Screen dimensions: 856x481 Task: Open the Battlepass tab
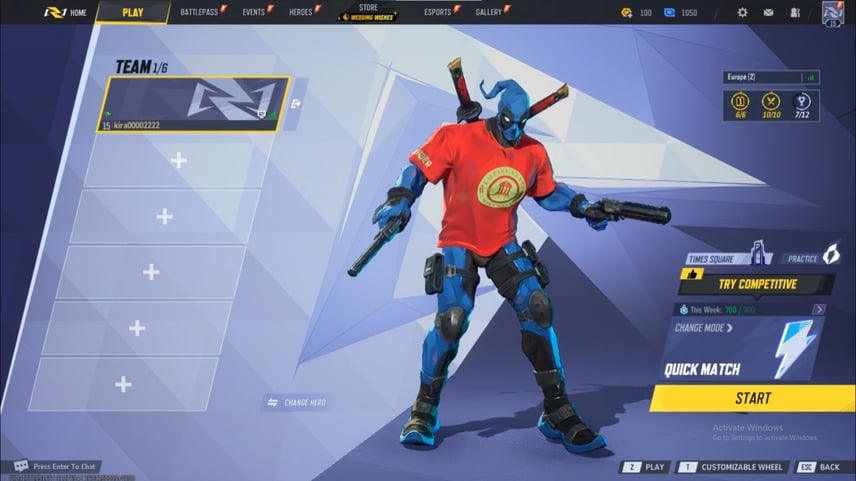click(202, 12)
